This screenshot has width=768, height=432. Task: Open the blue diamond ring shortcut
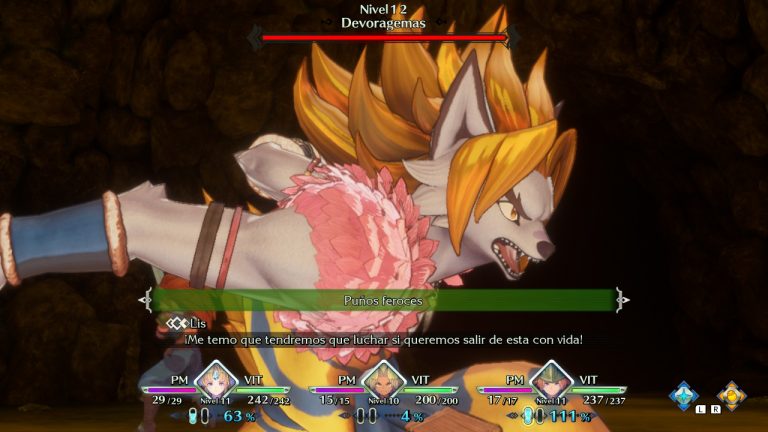684,395
